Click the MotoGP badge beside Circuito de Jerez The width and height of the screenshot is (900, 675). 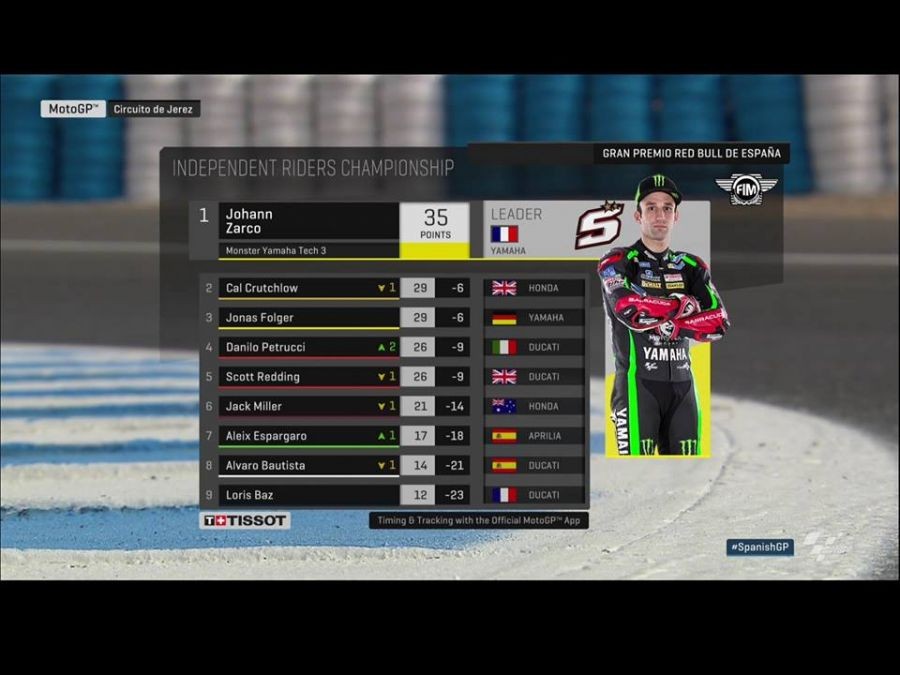(73, 108)
